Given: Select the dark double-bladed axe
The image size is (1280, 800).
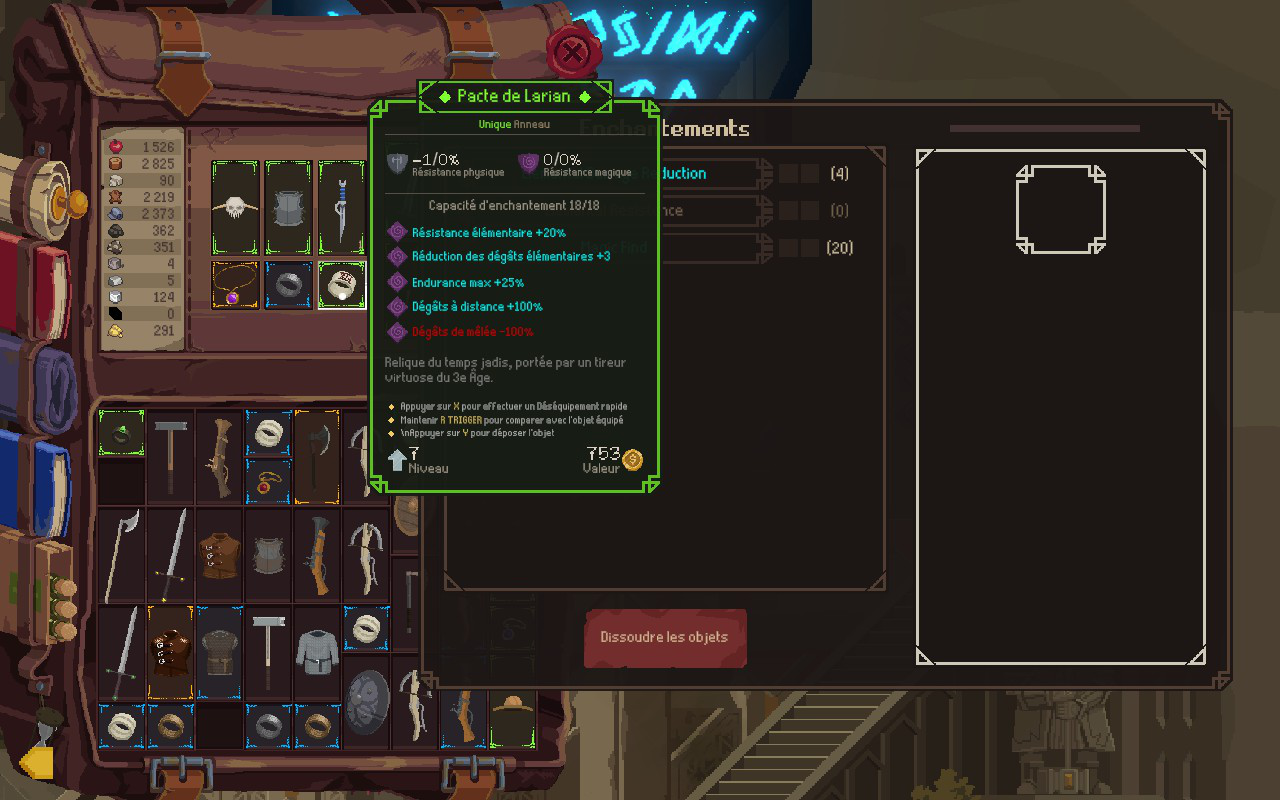Looking at the screenshot, I should 317,455.
